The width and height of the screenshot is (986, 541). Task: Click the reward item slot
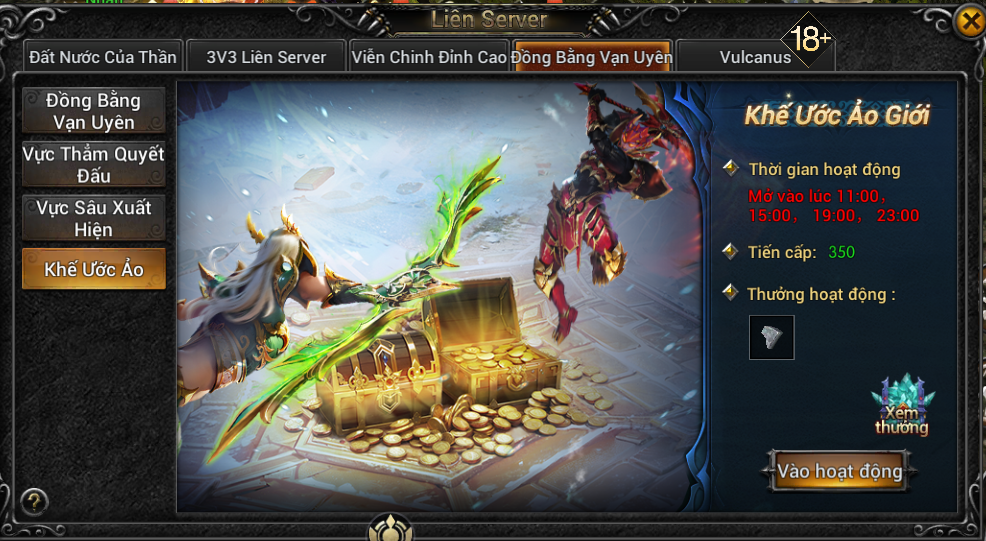771,337
